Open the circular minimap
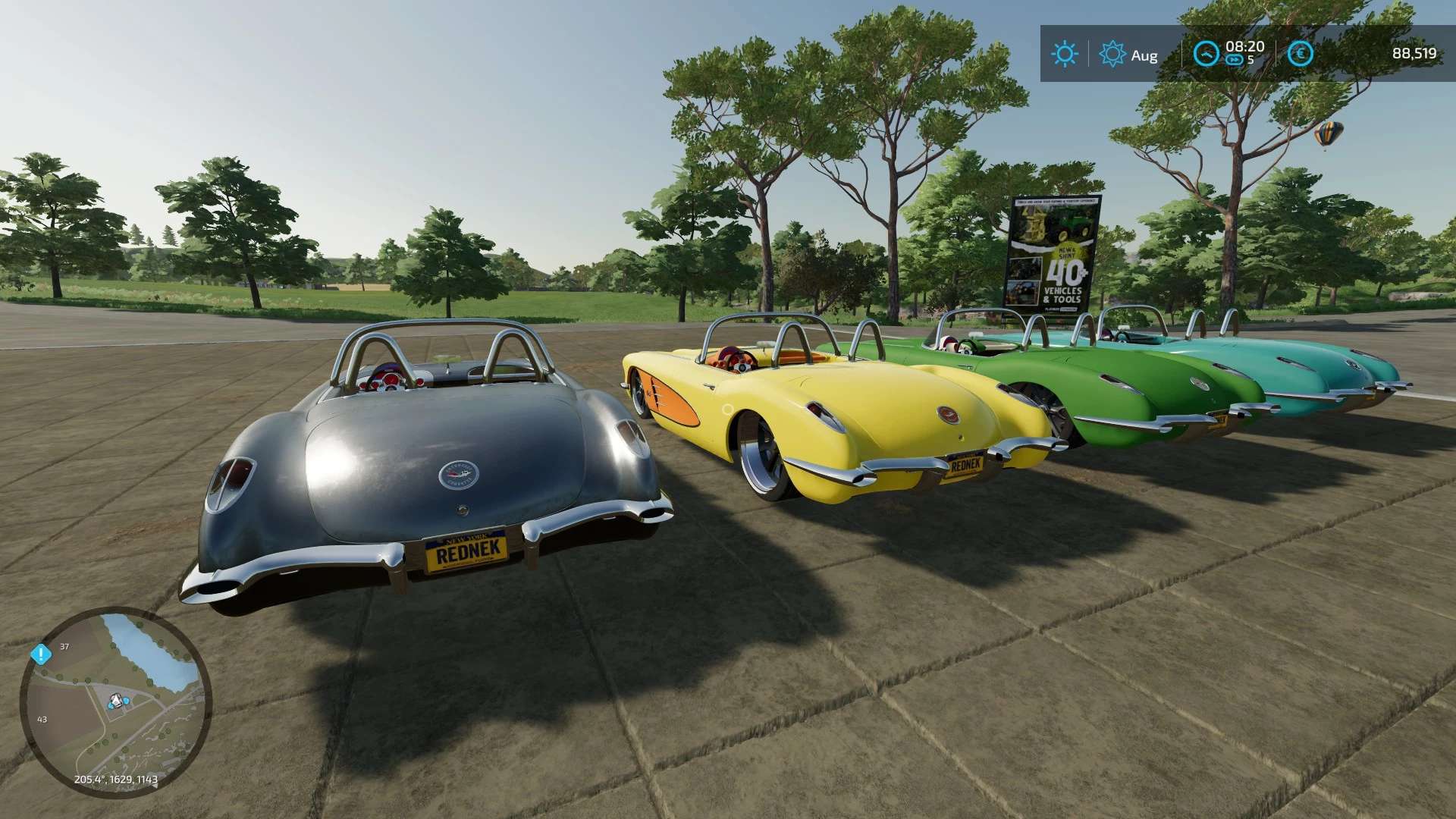The width and height of the screenshot is (1456, 819). point(115,701)
